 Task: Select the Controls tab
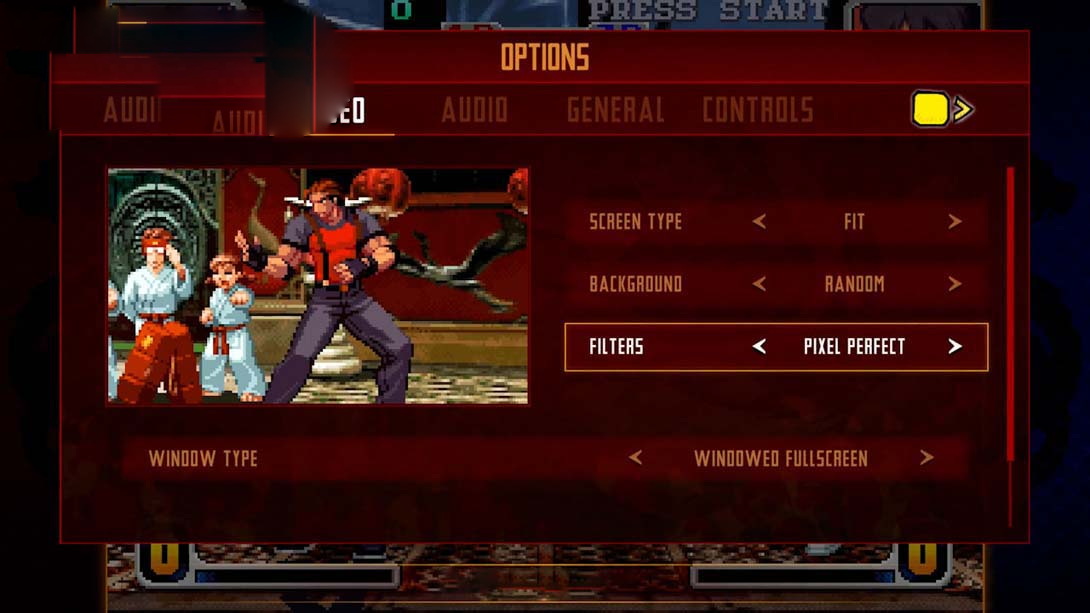click(757, 110)
